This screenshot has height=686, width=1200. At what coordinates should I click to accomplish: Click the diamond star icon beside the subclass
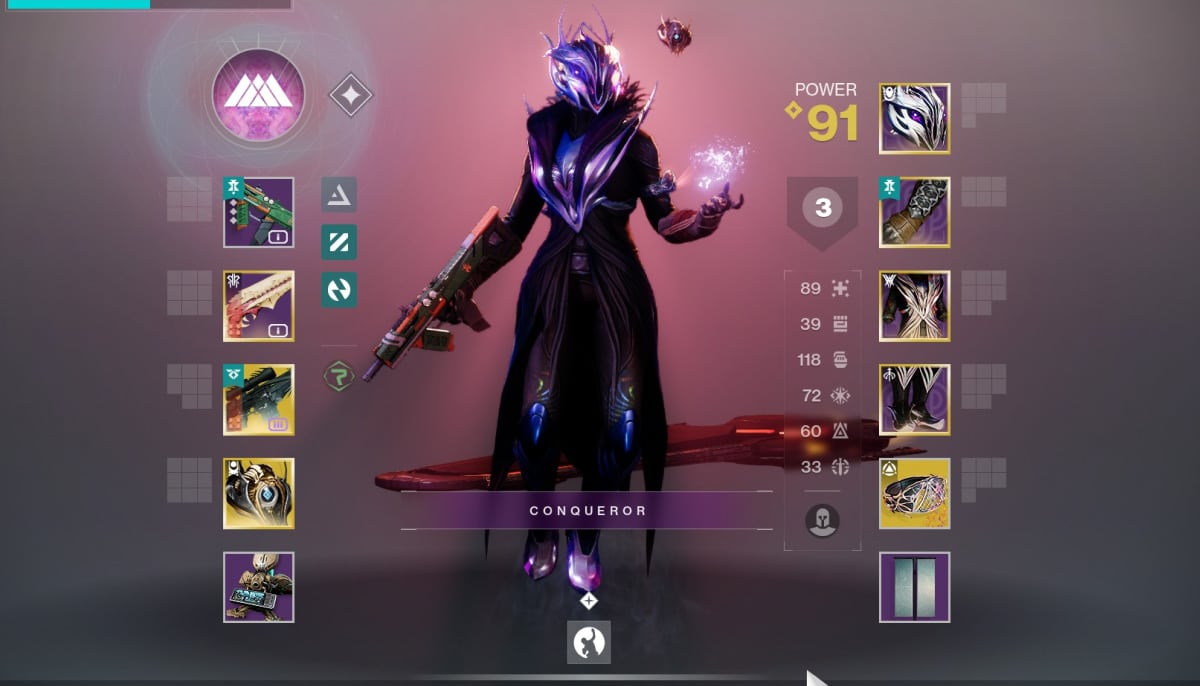(351, 96)
